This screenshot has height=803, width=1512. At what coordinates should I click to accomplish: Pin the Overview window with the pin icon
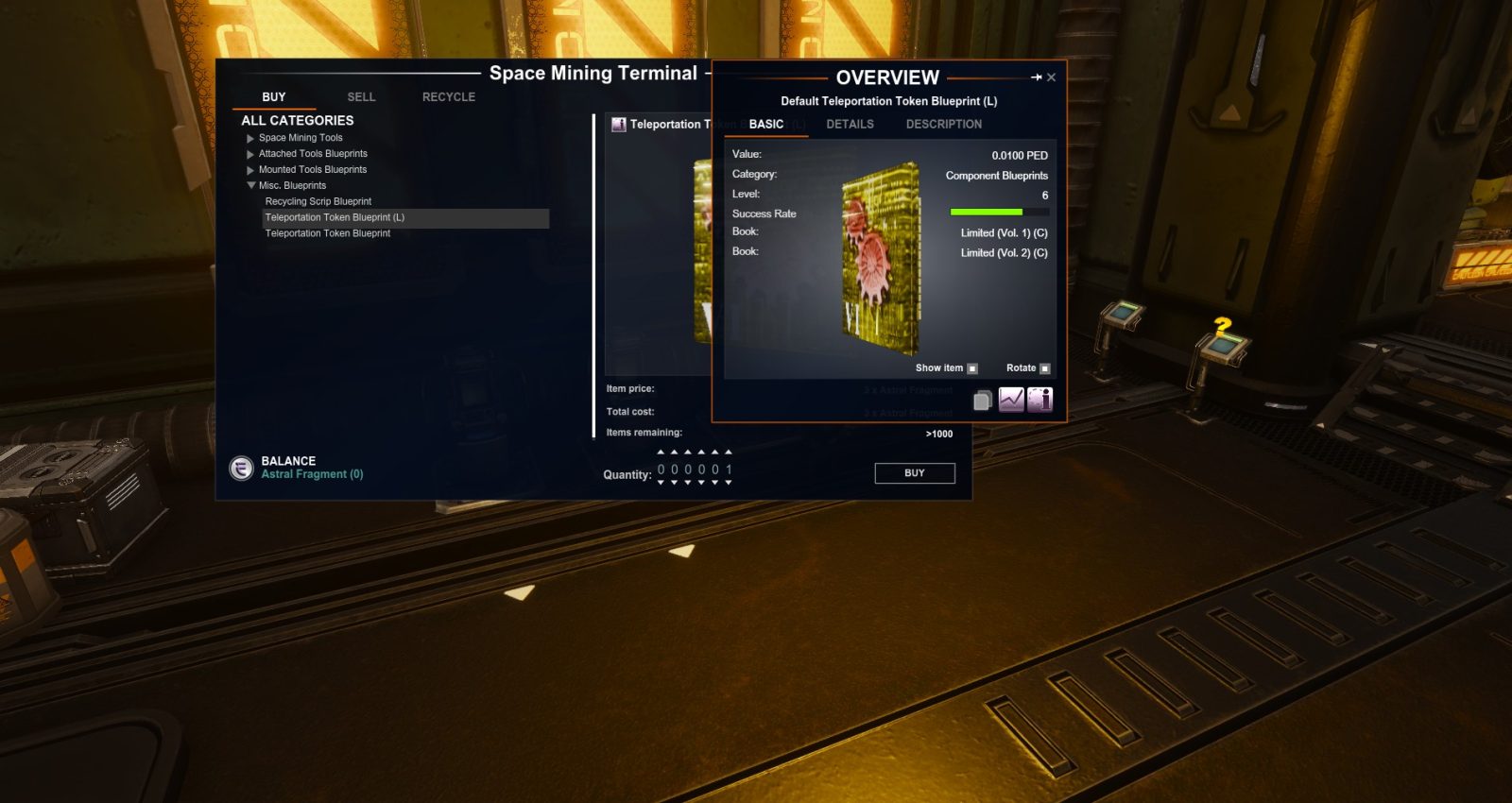pyautogui.click(x=1037, y=77)
